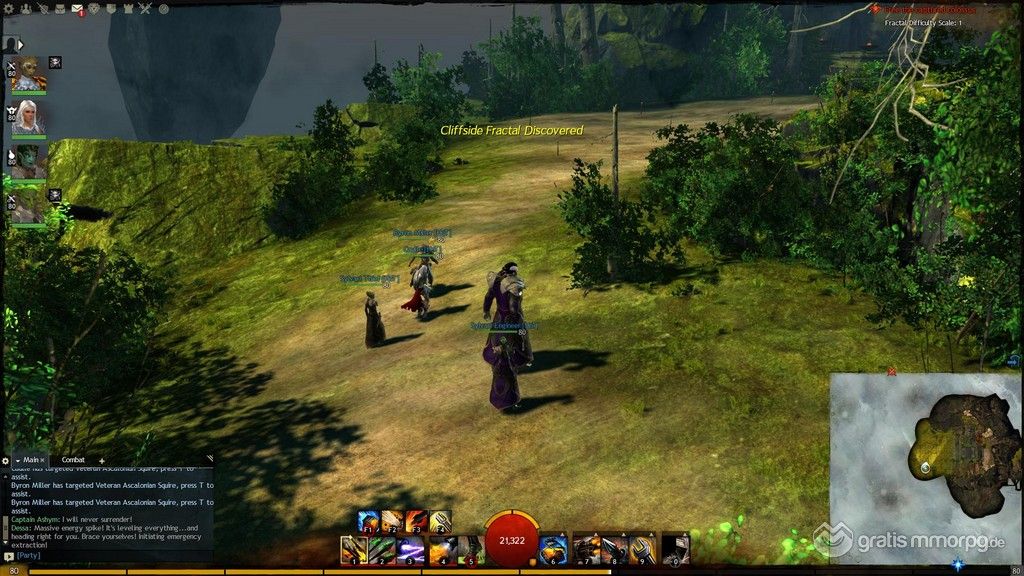
Task: Select the first party member portrait
Action: (x=28, y=72)
